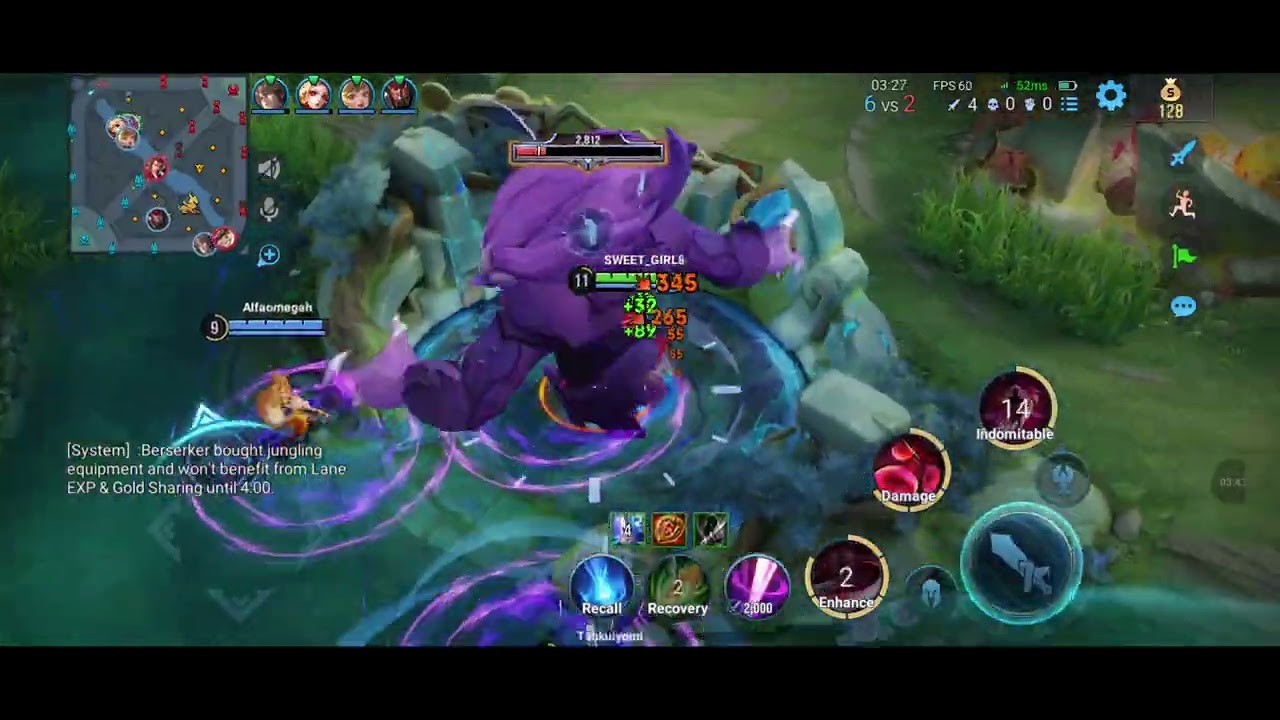
Task: Click the minimap
Action: pyautogui.click(x=158, y=165)
